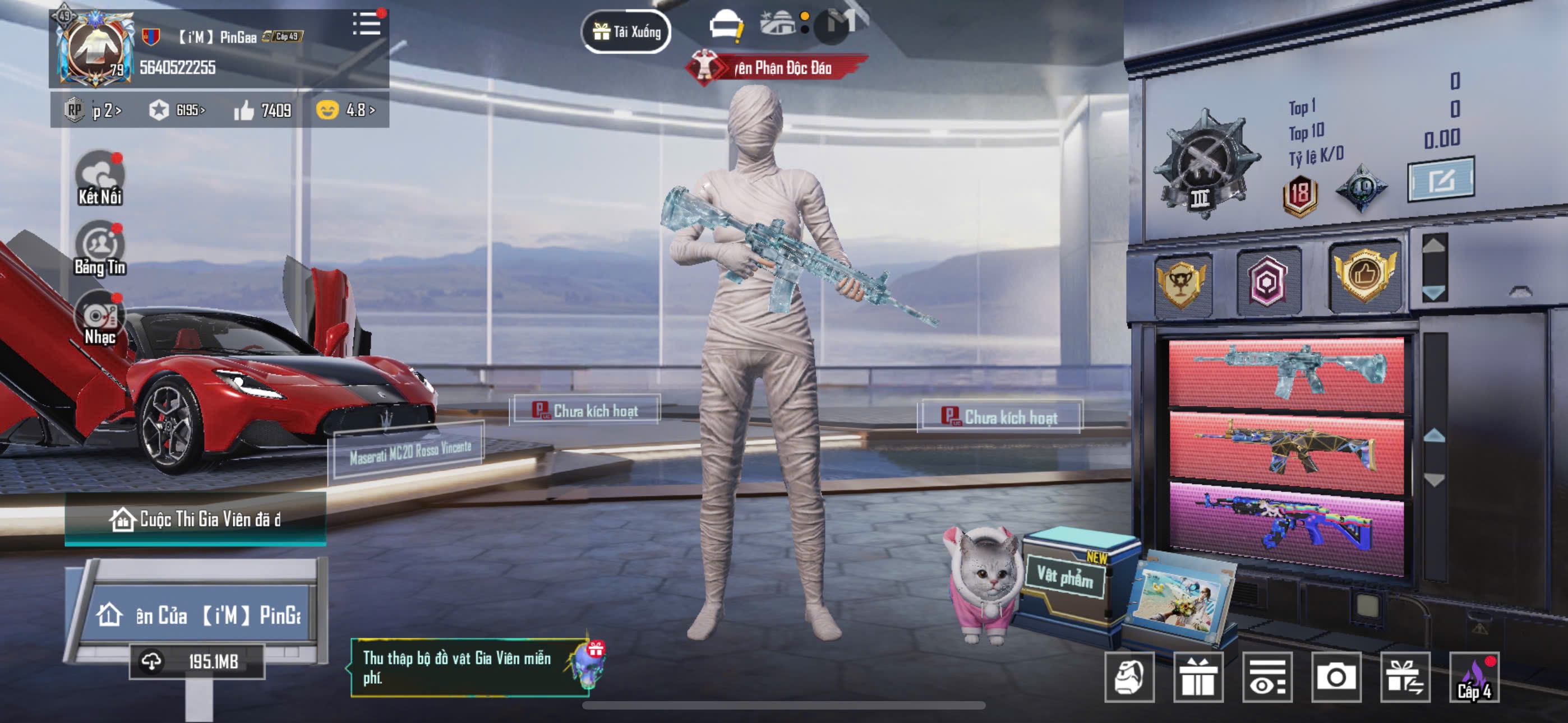The image size is (1568, 723).
Task: Edit the stats card with pencil button
Action: (x=1440, y=179)
